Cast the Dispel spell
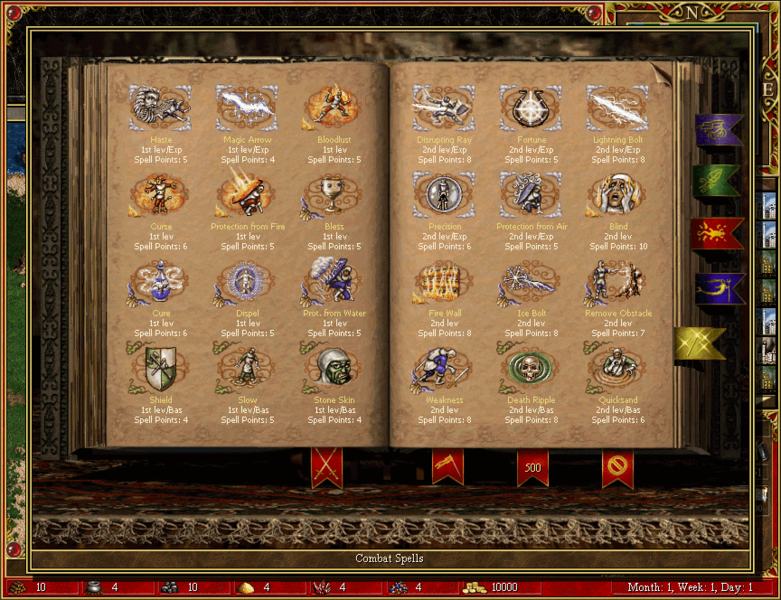This screenshot has width=781, height=600. [x=248, y=283]
